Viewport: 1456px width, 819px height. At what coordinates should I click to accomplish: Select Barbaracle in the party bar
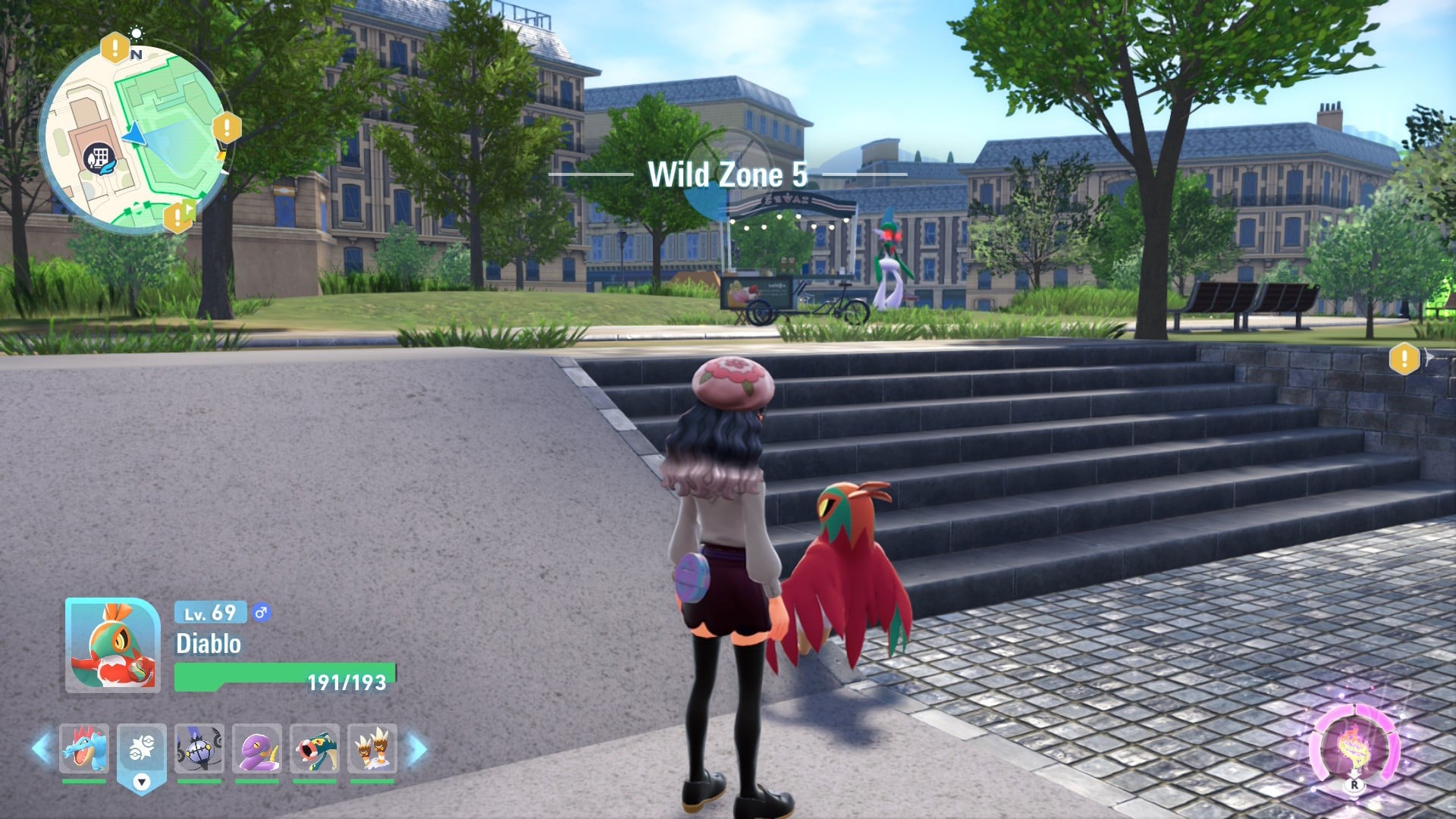tap(372, 748)
